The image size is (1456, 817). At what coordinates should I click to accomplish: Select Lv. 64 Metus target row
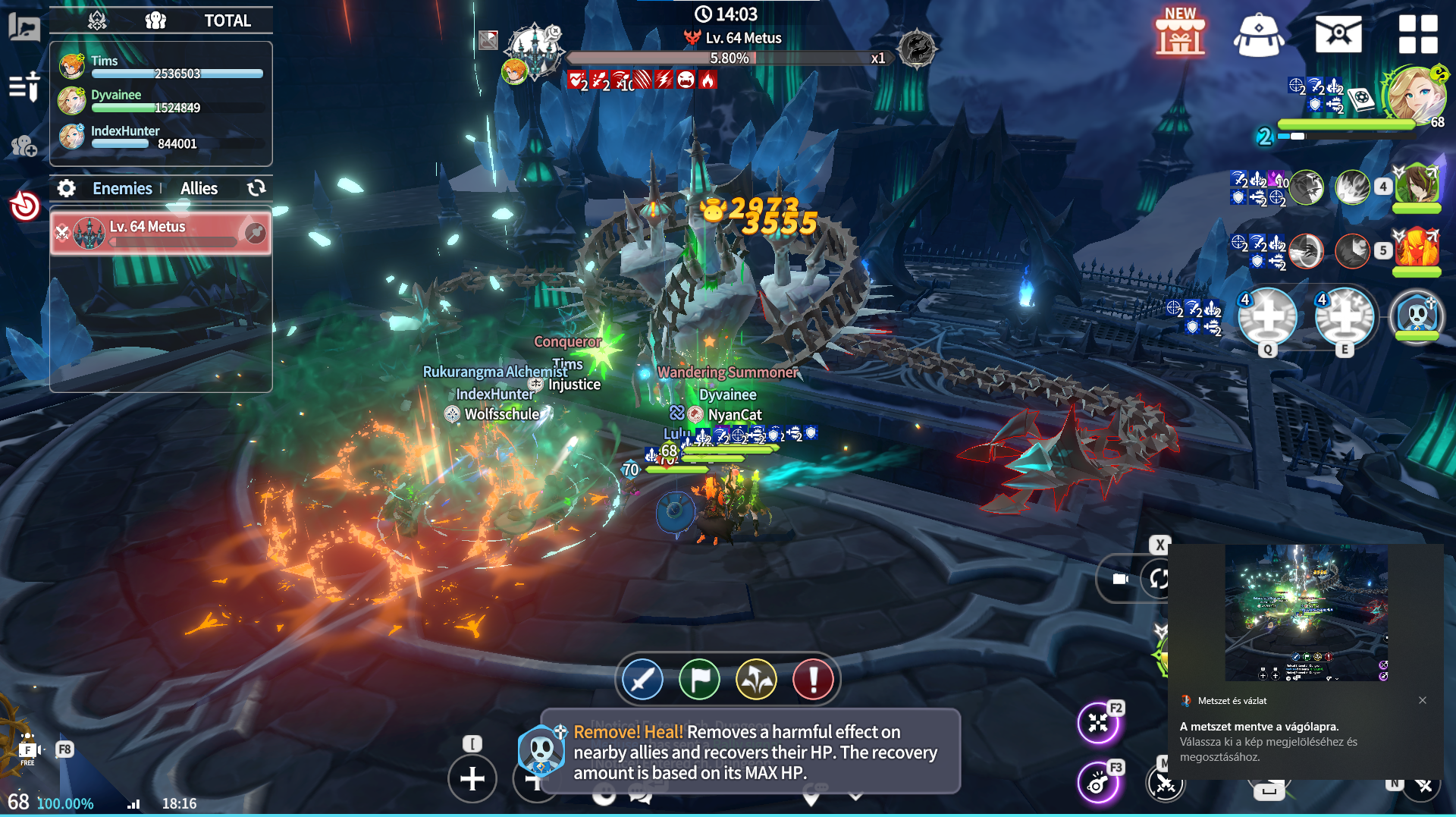(161, 232)
